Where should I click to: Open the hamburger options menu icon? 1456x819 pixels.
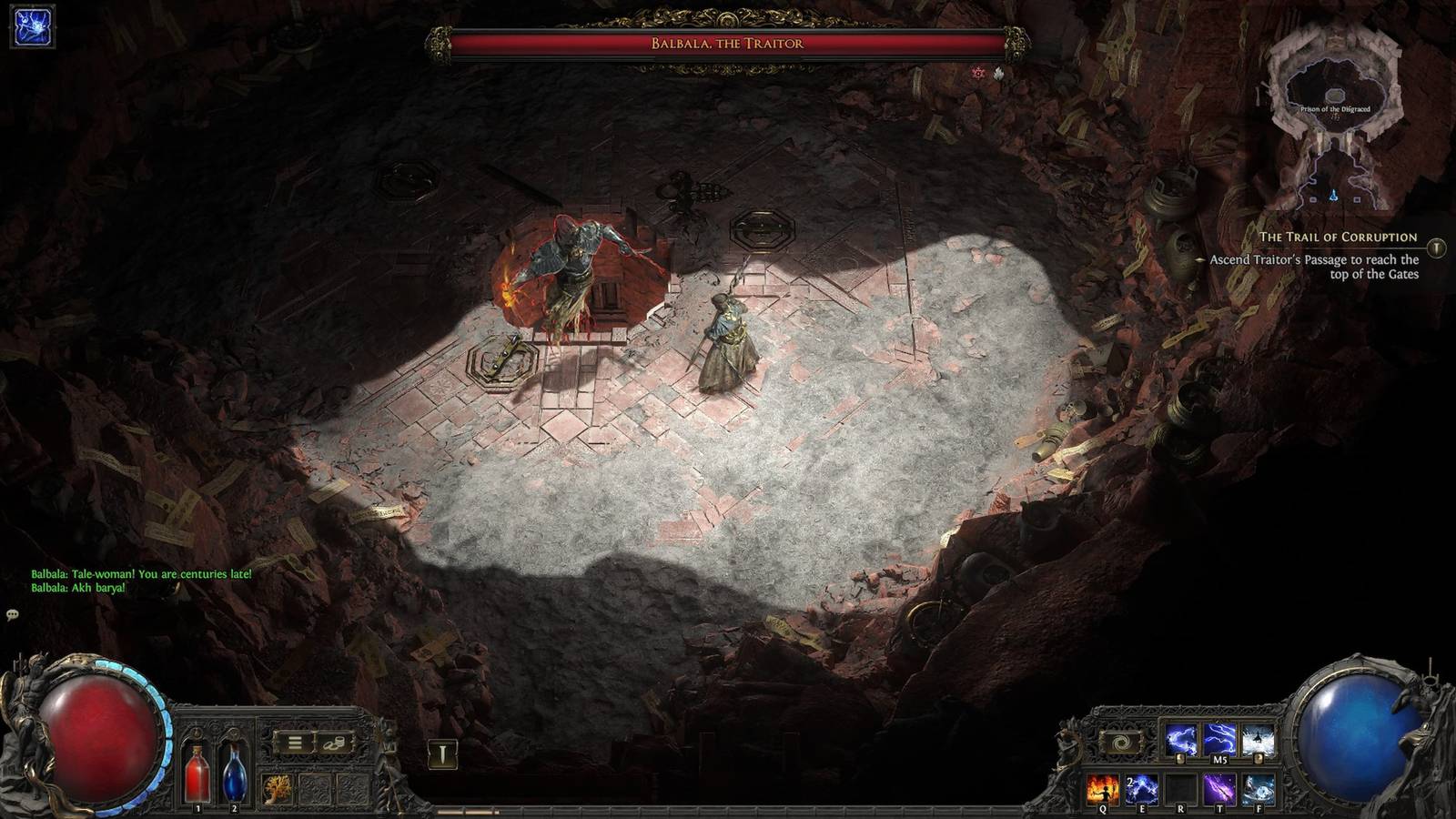tap(294, 743)
